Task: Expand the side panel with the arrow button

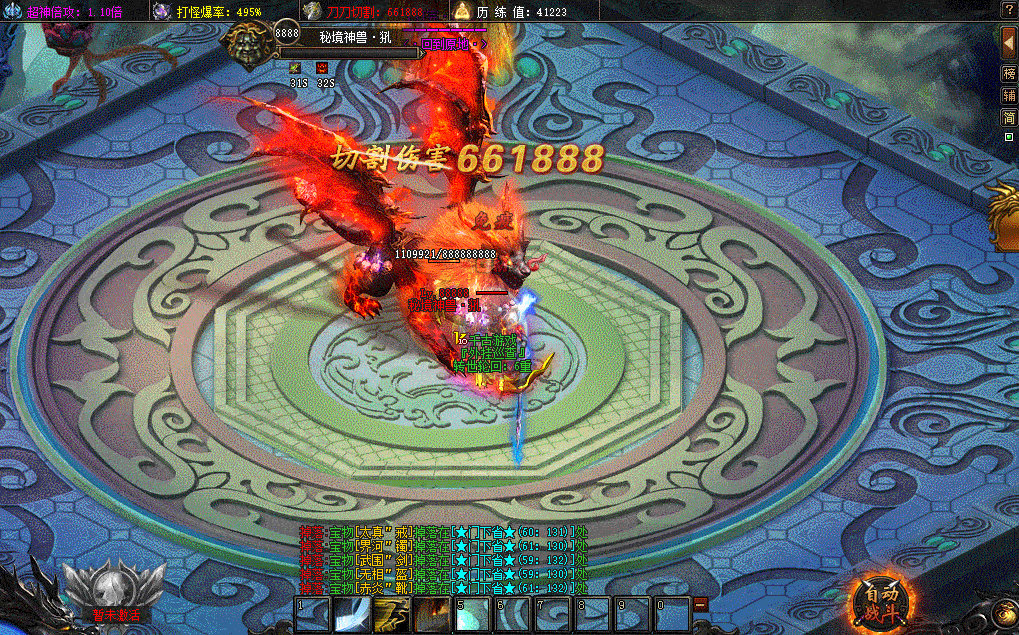Action: [1009, 43]
